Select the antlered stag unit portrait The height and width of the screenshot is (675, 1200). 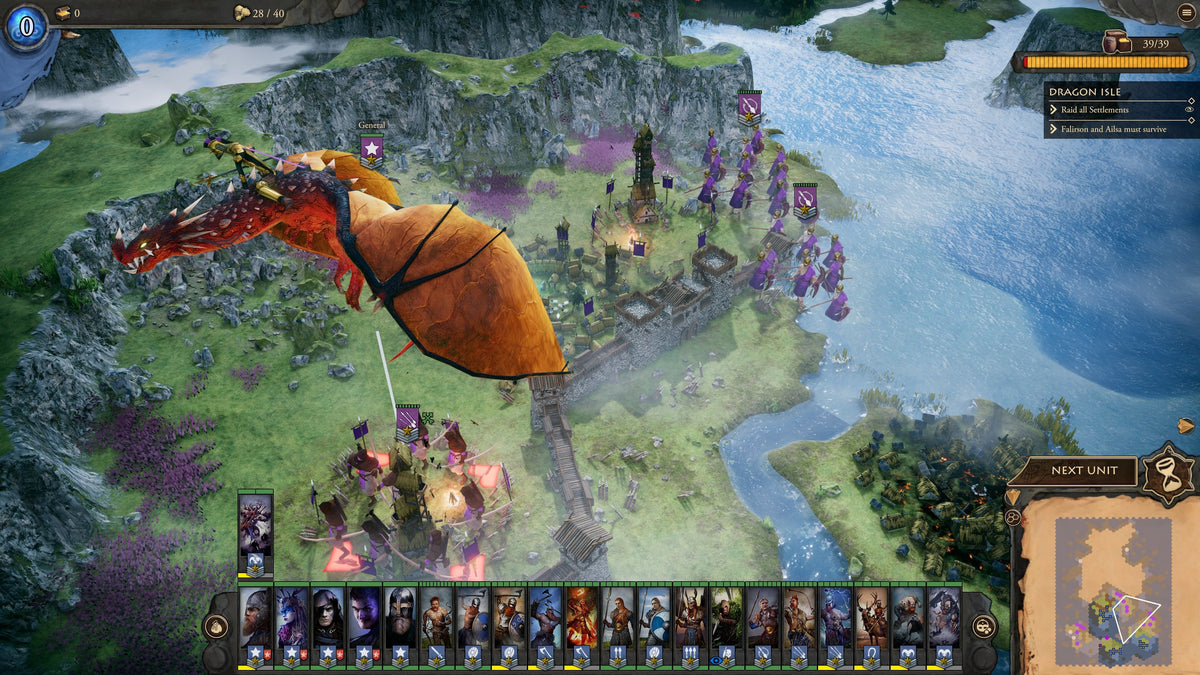[872, 616]
